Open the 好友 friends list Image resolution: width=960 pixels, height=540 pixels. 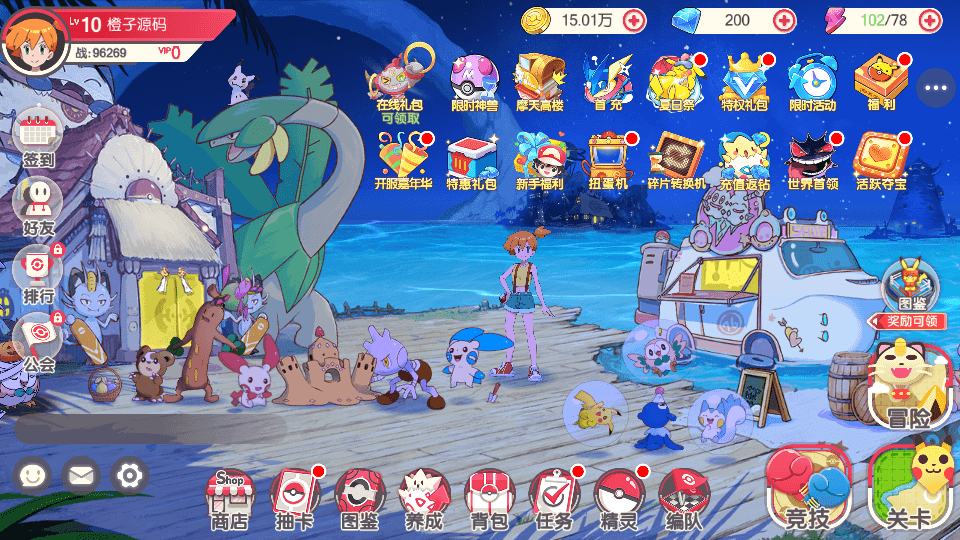39,203
